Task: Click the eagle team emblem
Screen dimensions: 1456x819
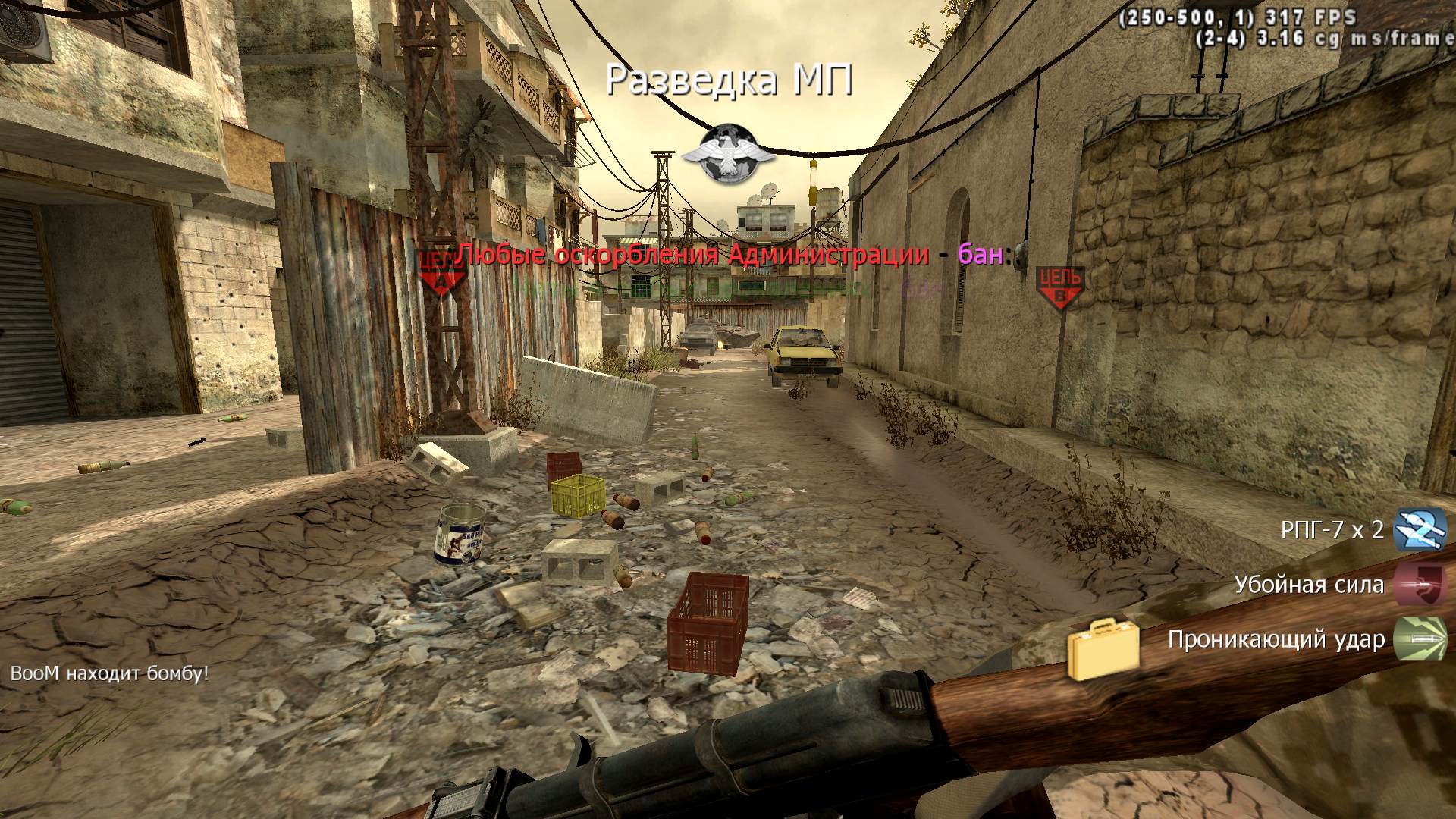Action: tap(728, 155)
